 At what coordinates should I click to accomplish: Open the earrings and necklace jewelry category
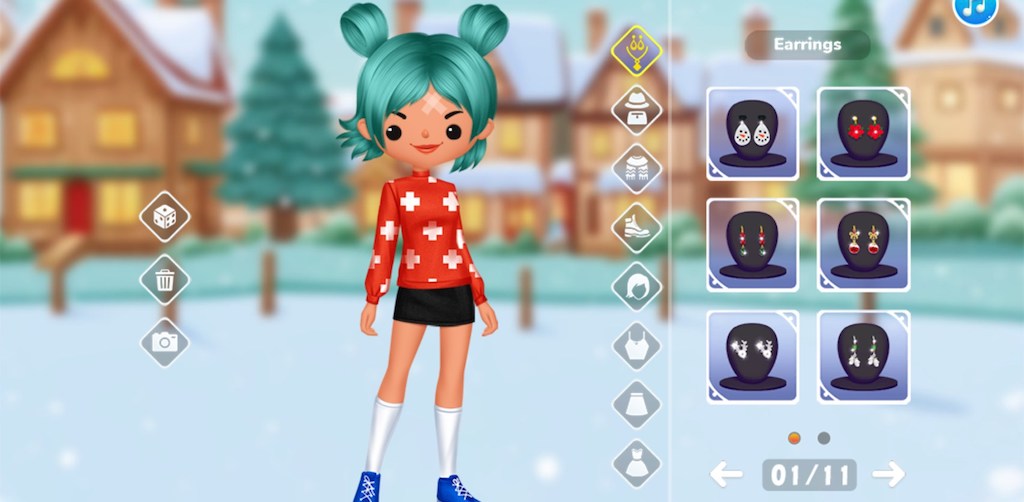637,50
